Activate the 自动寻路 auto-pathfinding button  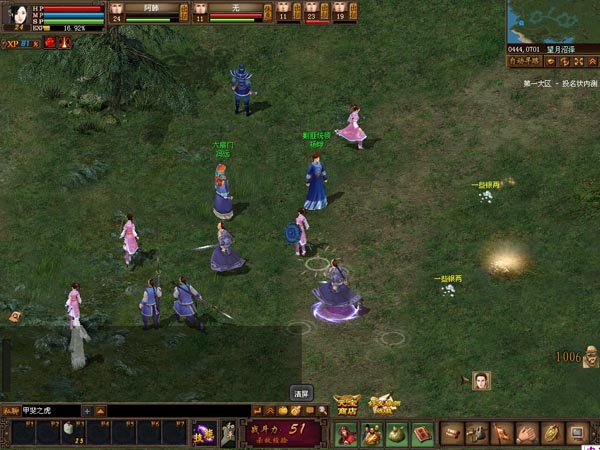pos(524,61)
